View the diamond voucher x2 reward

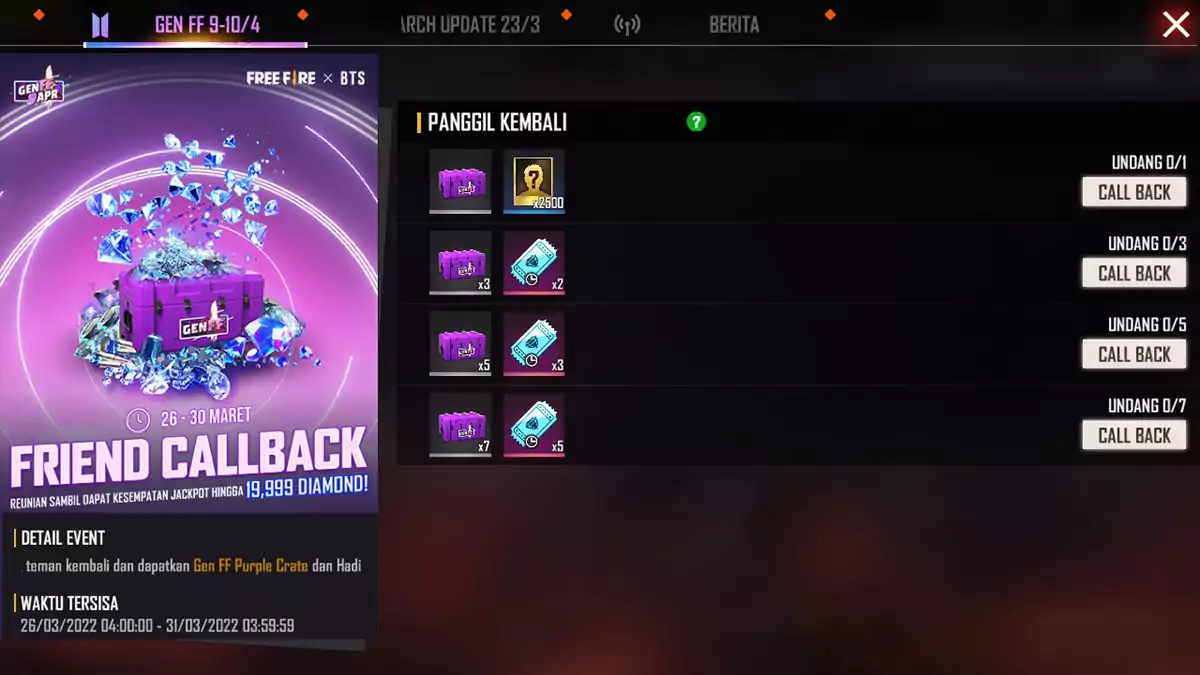tap(534, 263)
